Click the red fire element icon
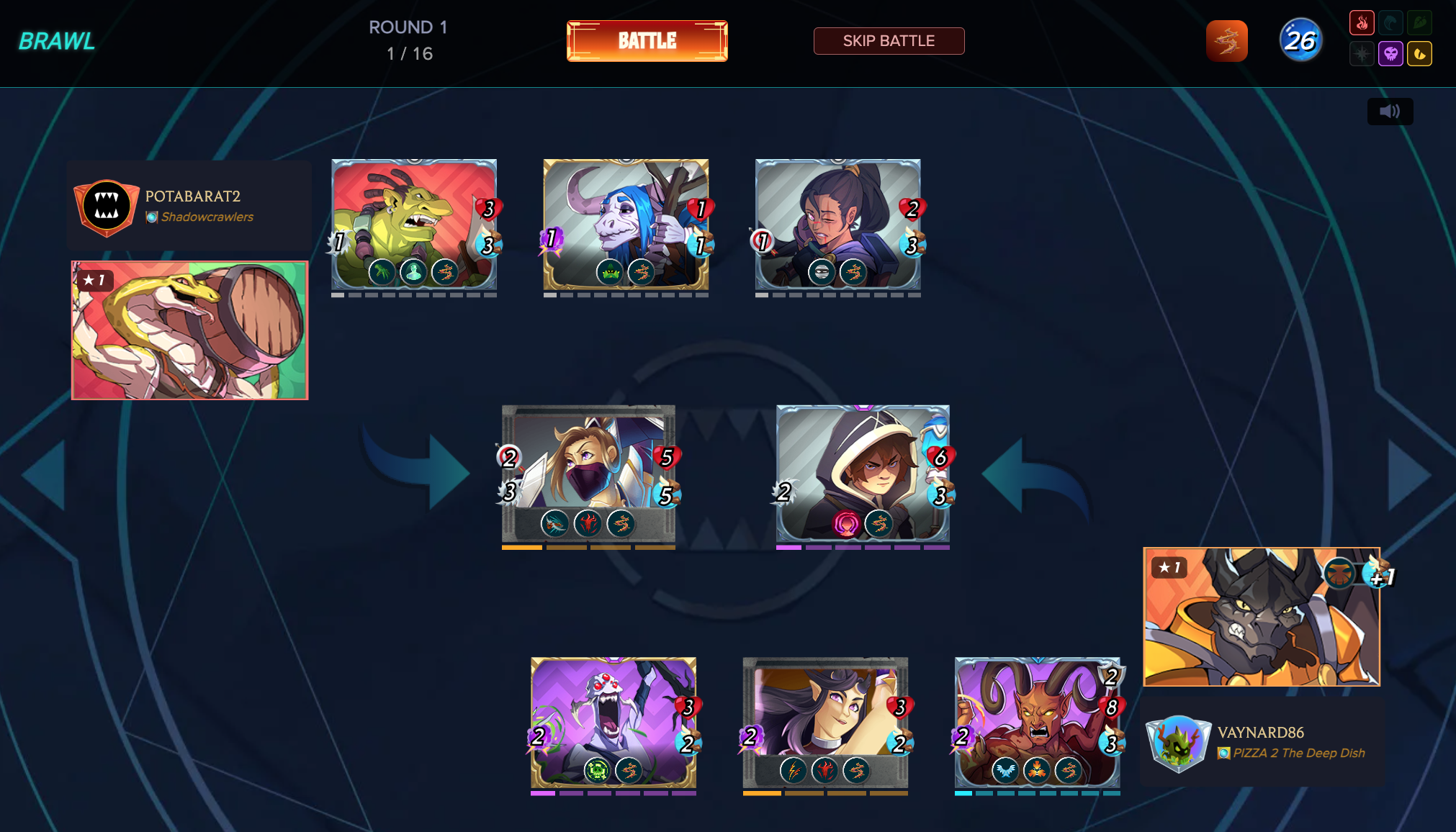Screen dimensions: 1456x832 [1362, 23]
